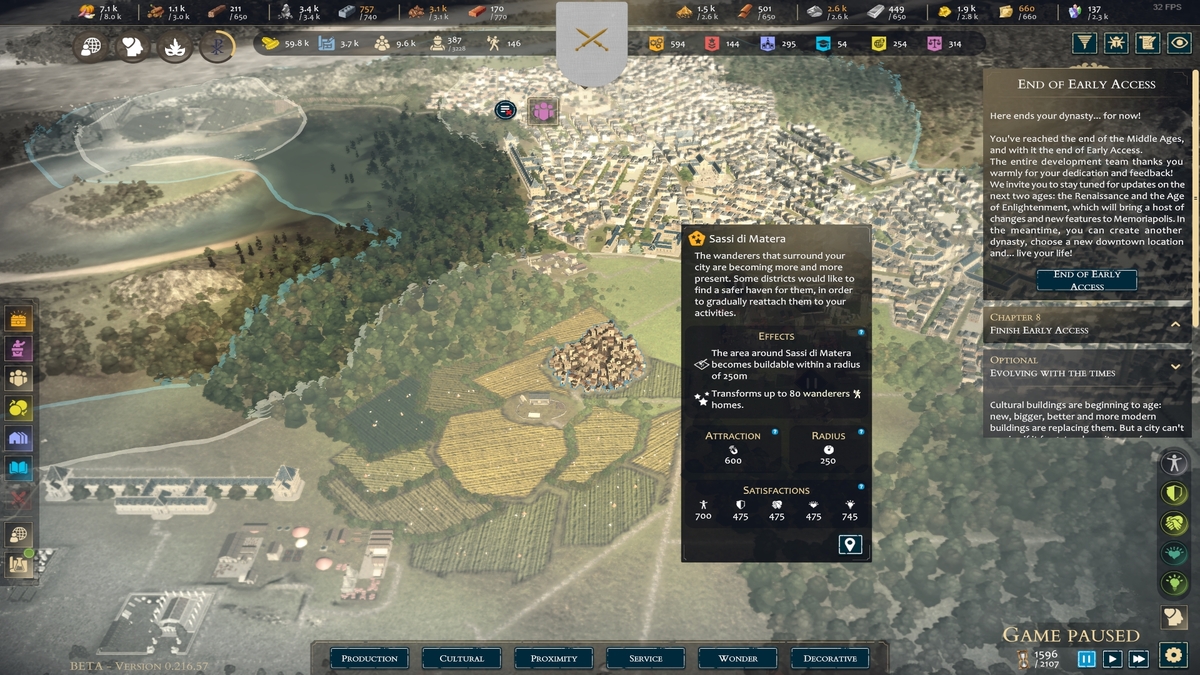Pause the game with the pause button

click(1086, 659)
